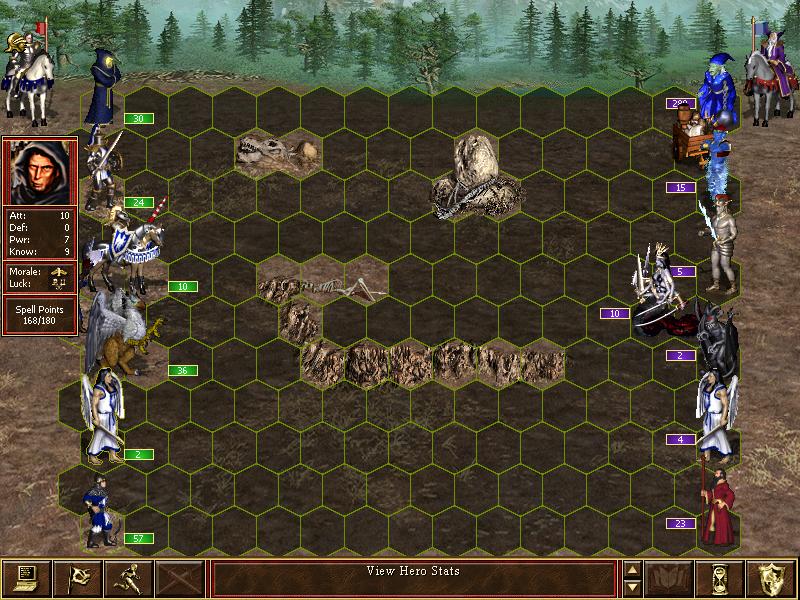
Task: Wait with the hourglass button
Action: pyautogui.click(x=721, y=577)
